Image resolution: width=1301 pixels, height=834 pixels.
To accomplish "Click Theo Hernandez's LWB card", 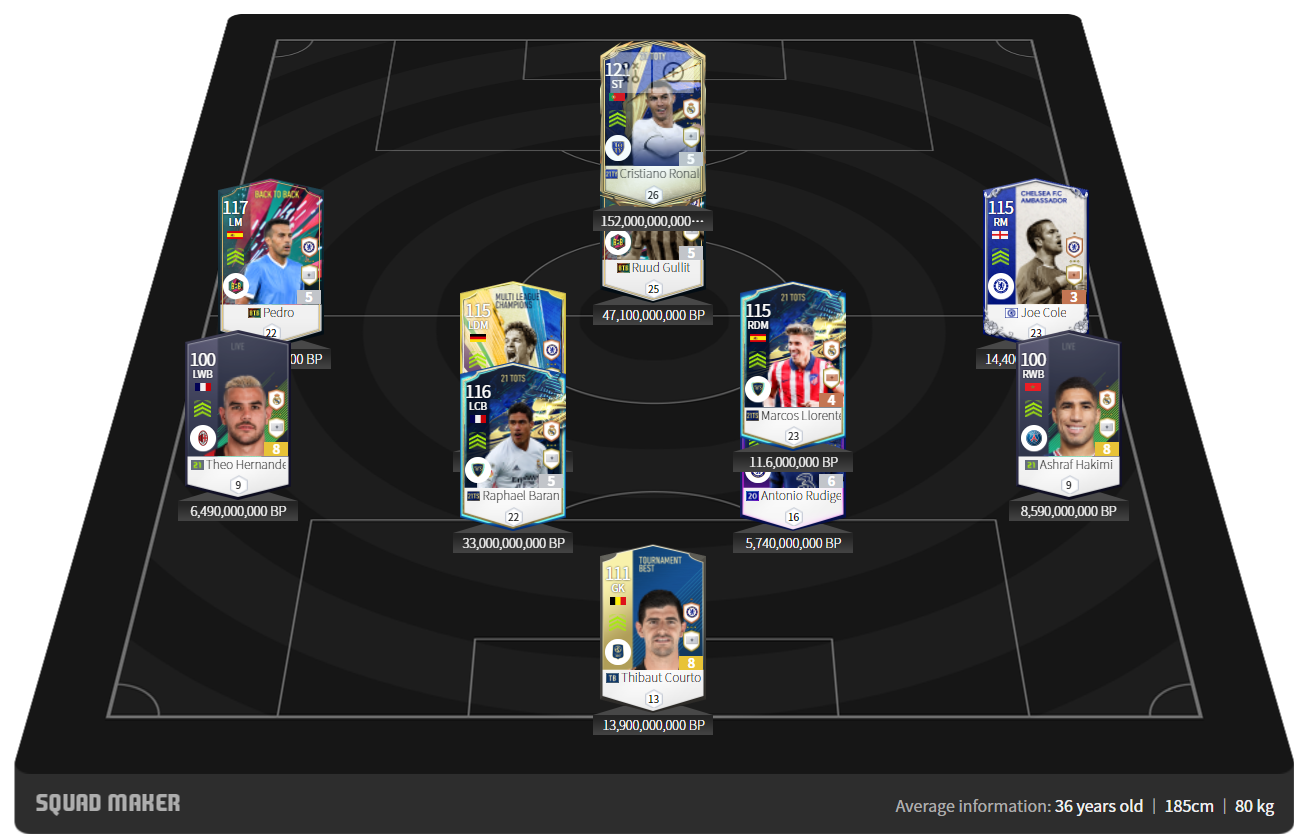I will click(x=238, y=410).
